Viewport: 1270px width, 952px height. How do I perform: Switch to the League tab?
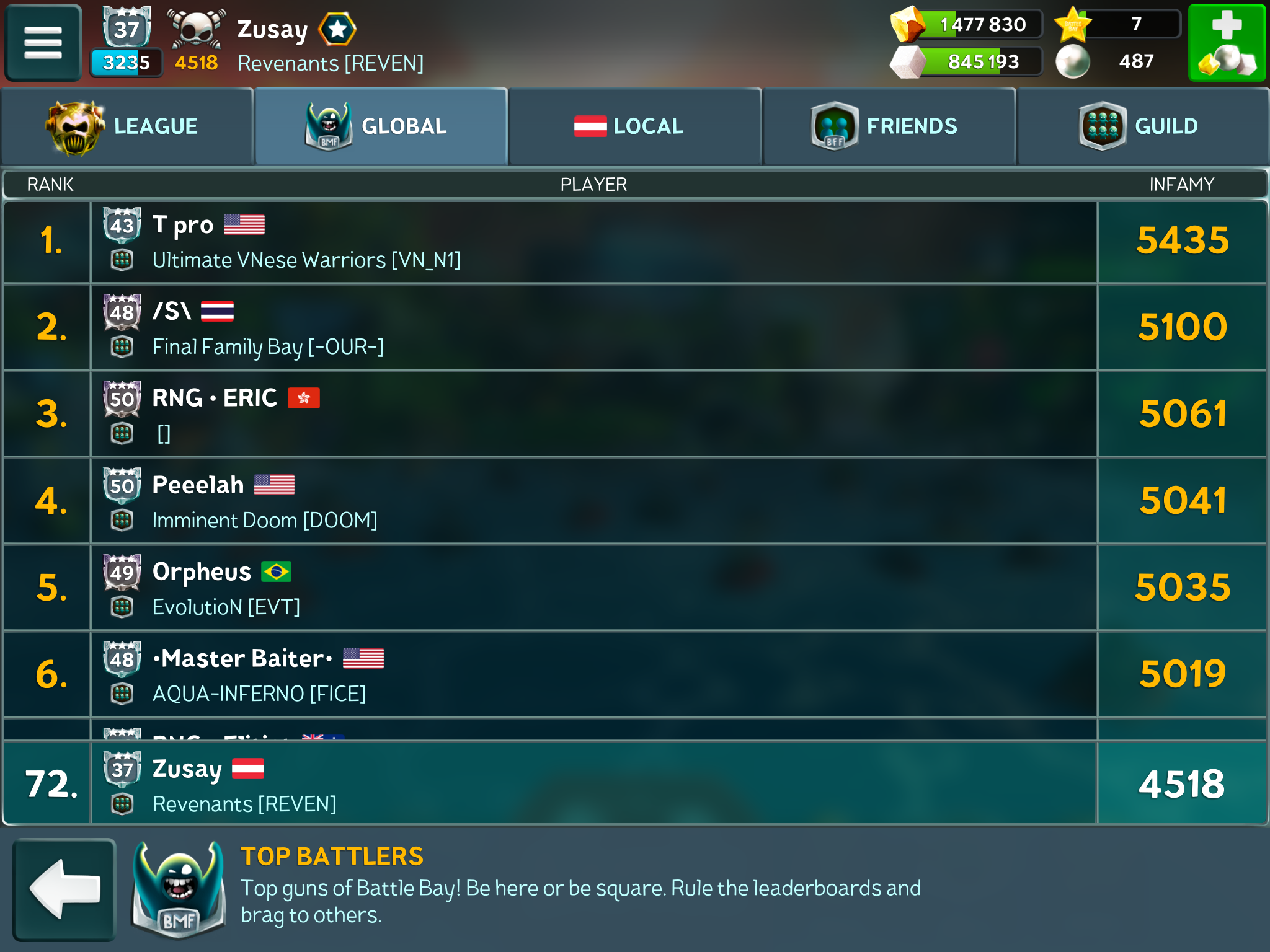pyautogui.click(x=127, y=126)
